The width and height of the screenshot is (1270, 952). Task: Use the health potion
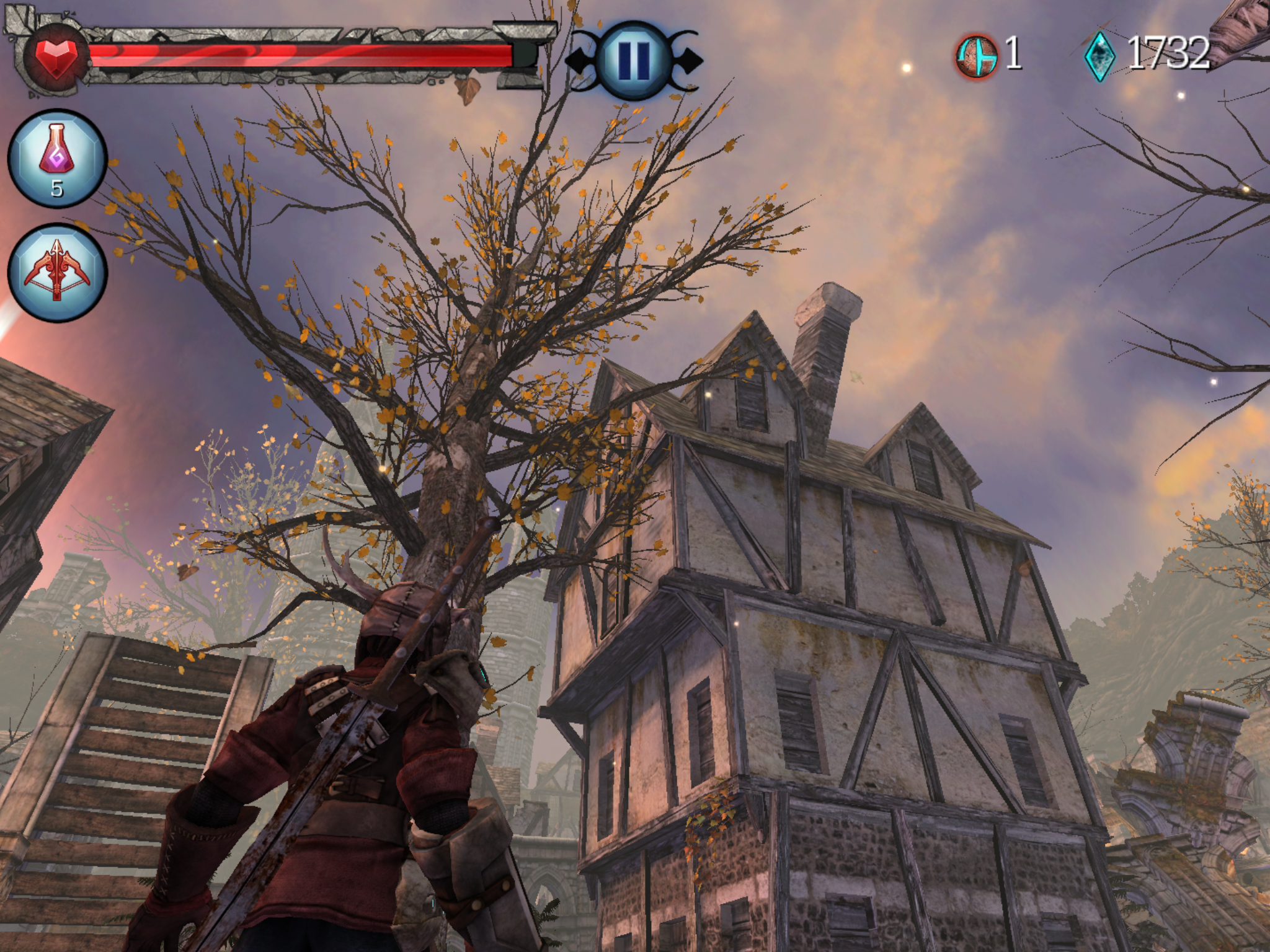[x=57, y=158]
